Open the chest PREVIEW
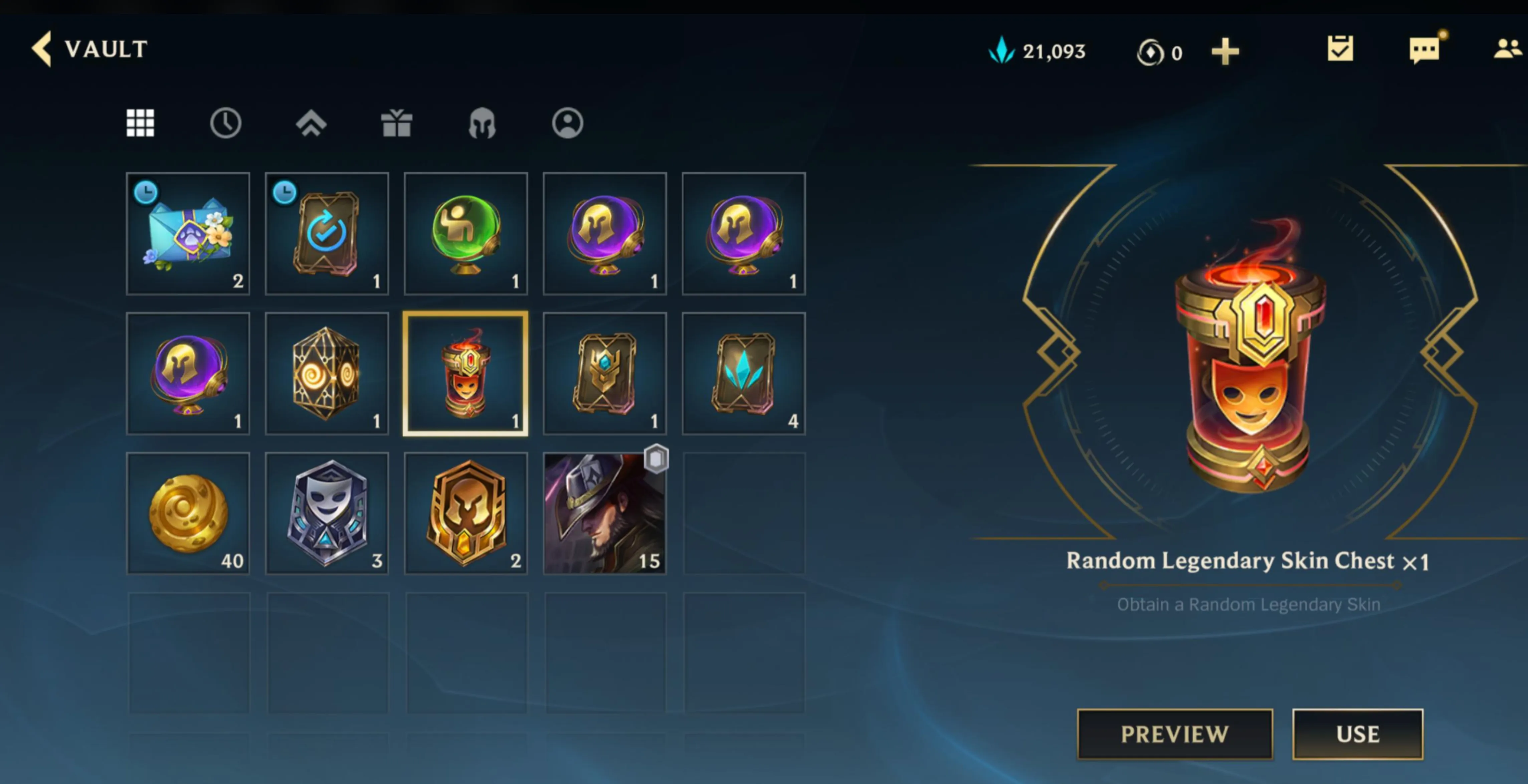The height and width of the screenshot is (784, 1528). coord(1174,734)
